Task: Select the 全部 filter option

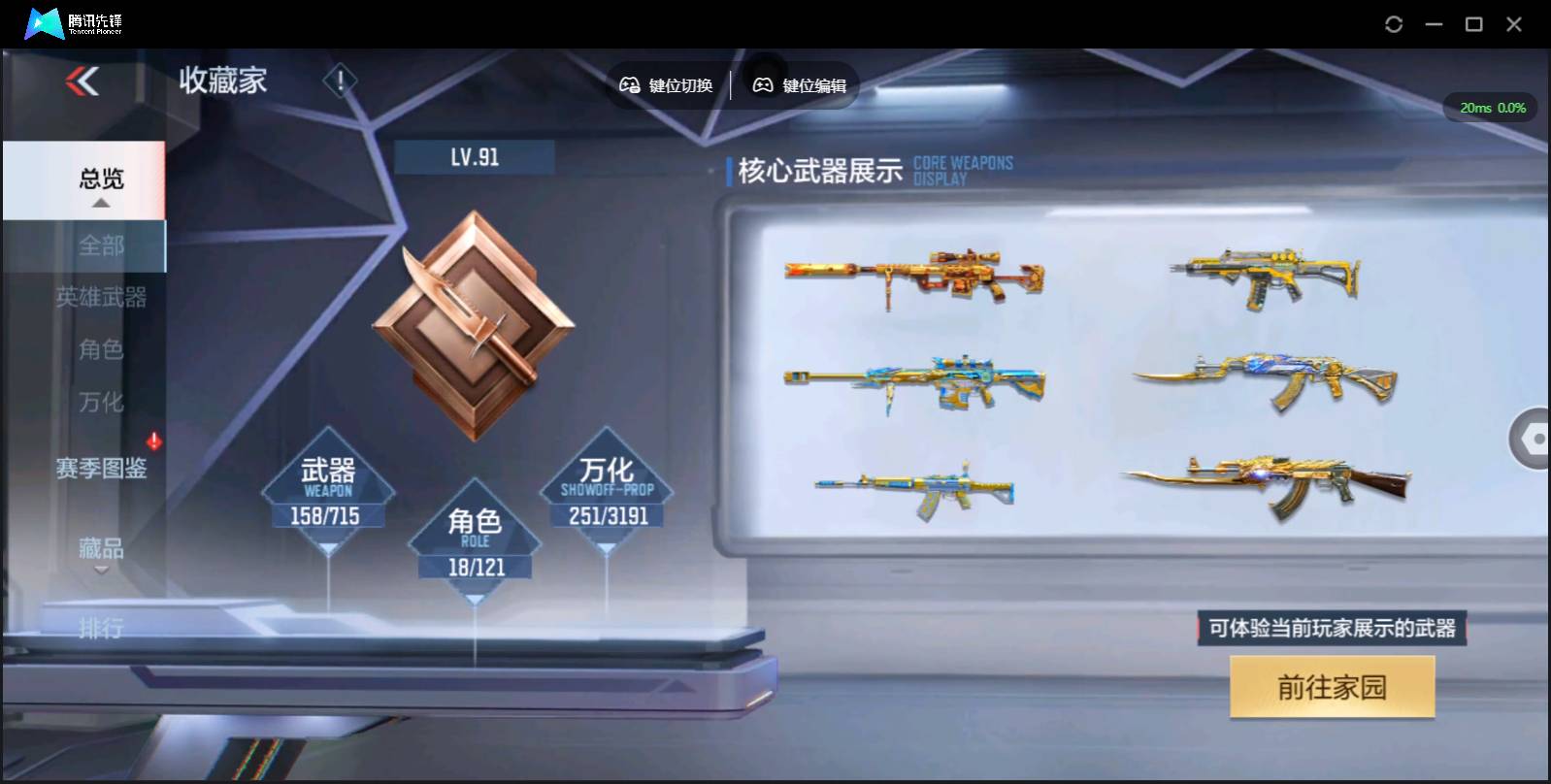Action: coord(100,245)
